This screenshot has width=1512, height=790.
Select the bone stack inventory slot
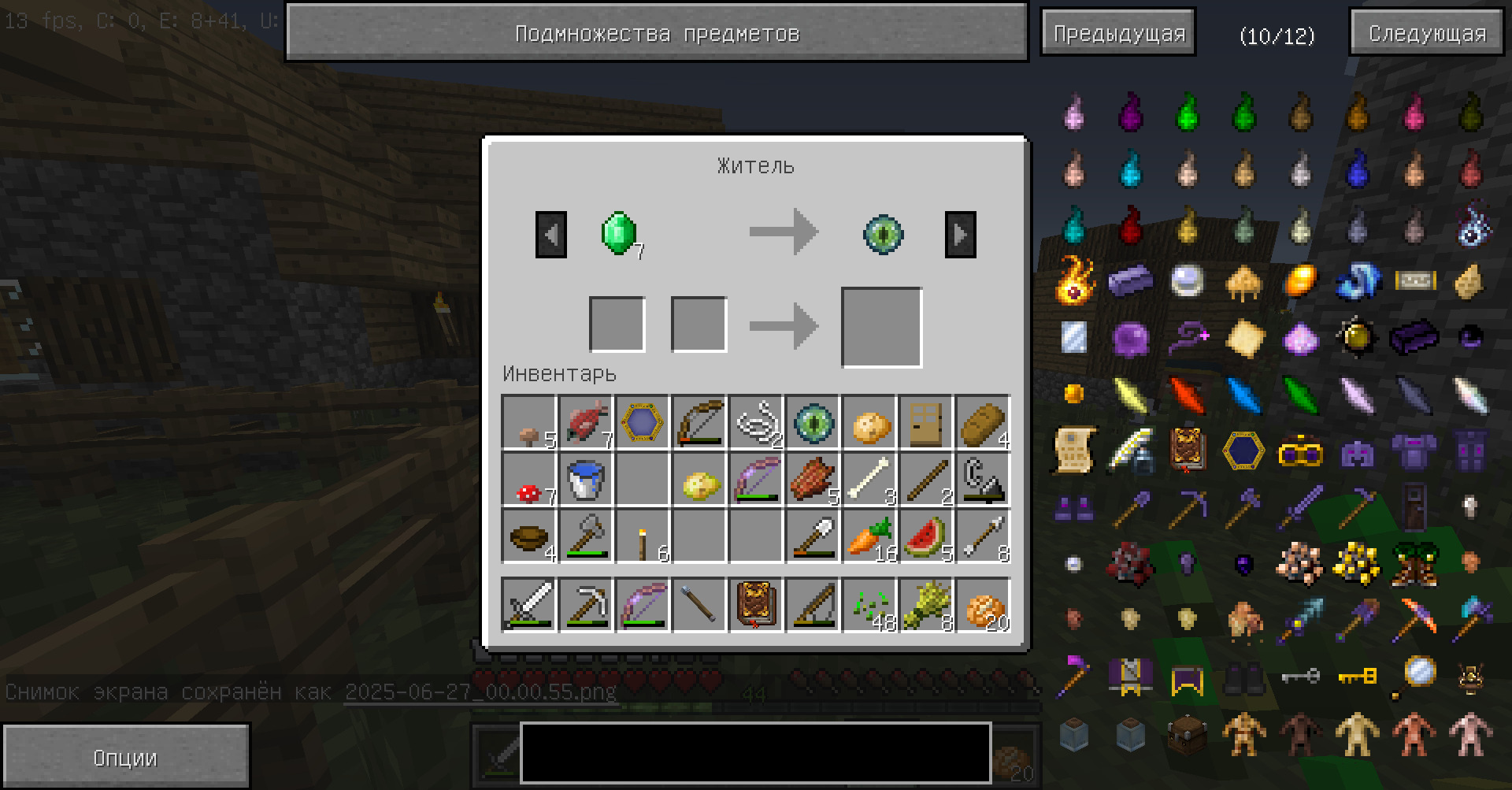869,479
